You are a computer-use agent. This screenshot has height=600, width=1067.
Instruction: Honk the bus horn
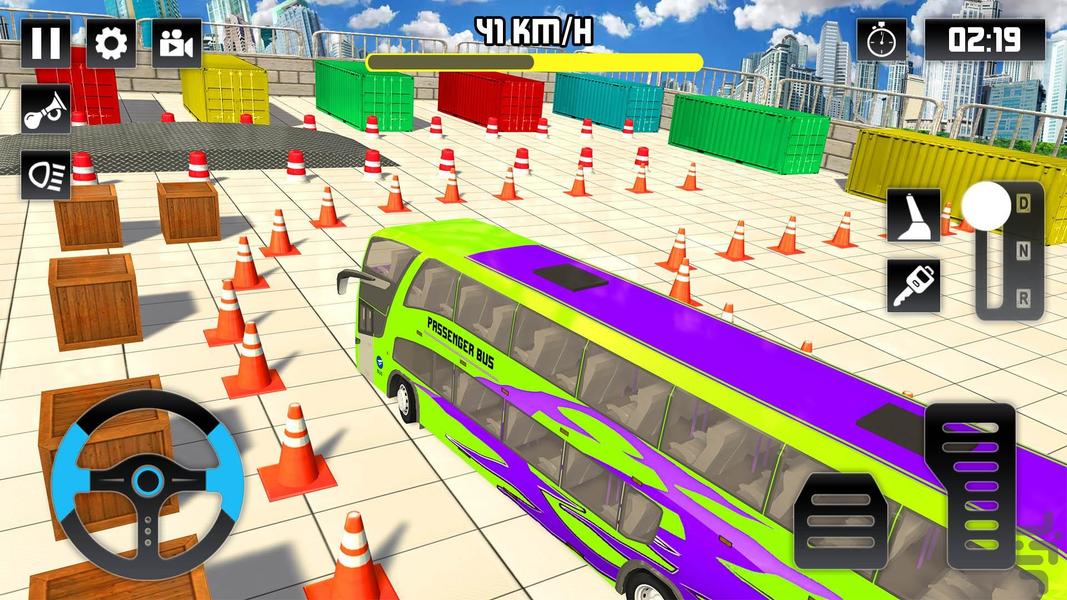[x=46, y=110]
